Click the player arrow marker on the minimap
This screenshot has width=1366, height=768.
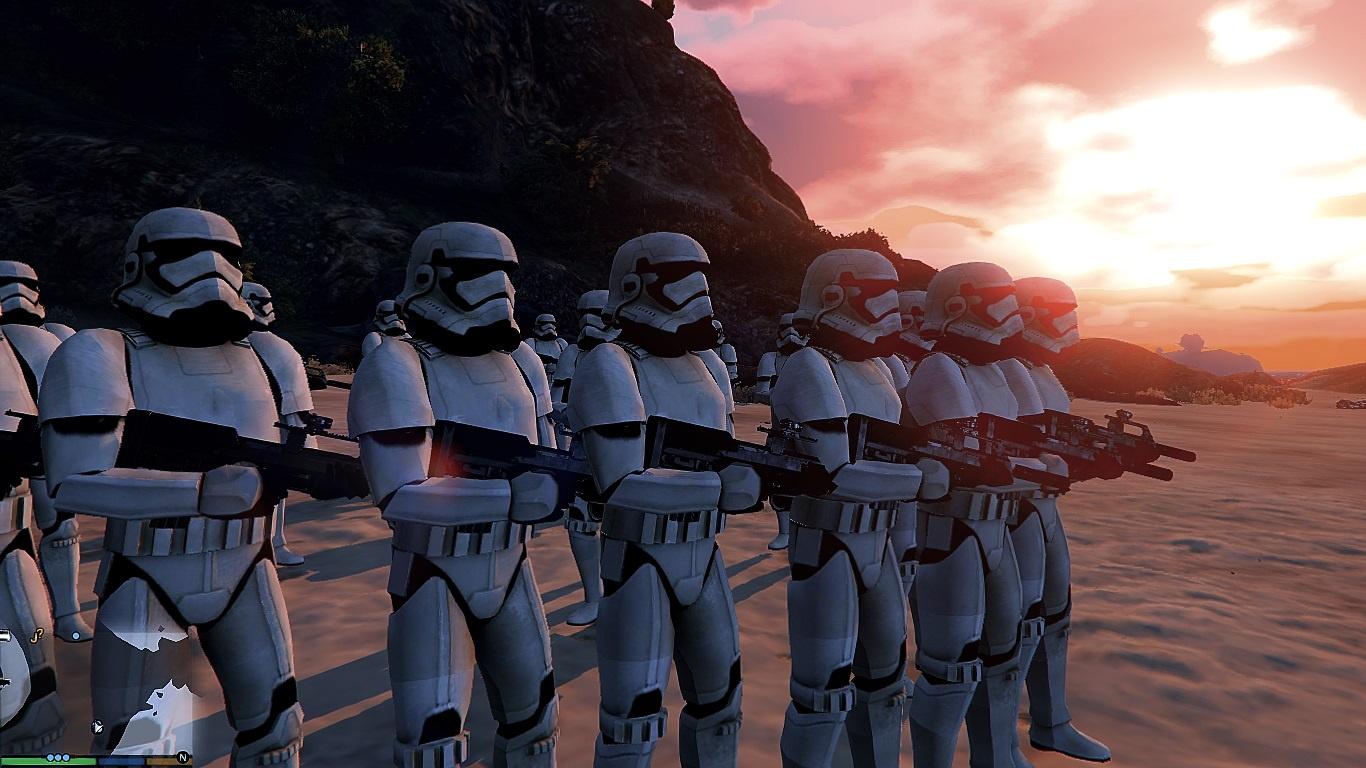(x=96, y=726)
